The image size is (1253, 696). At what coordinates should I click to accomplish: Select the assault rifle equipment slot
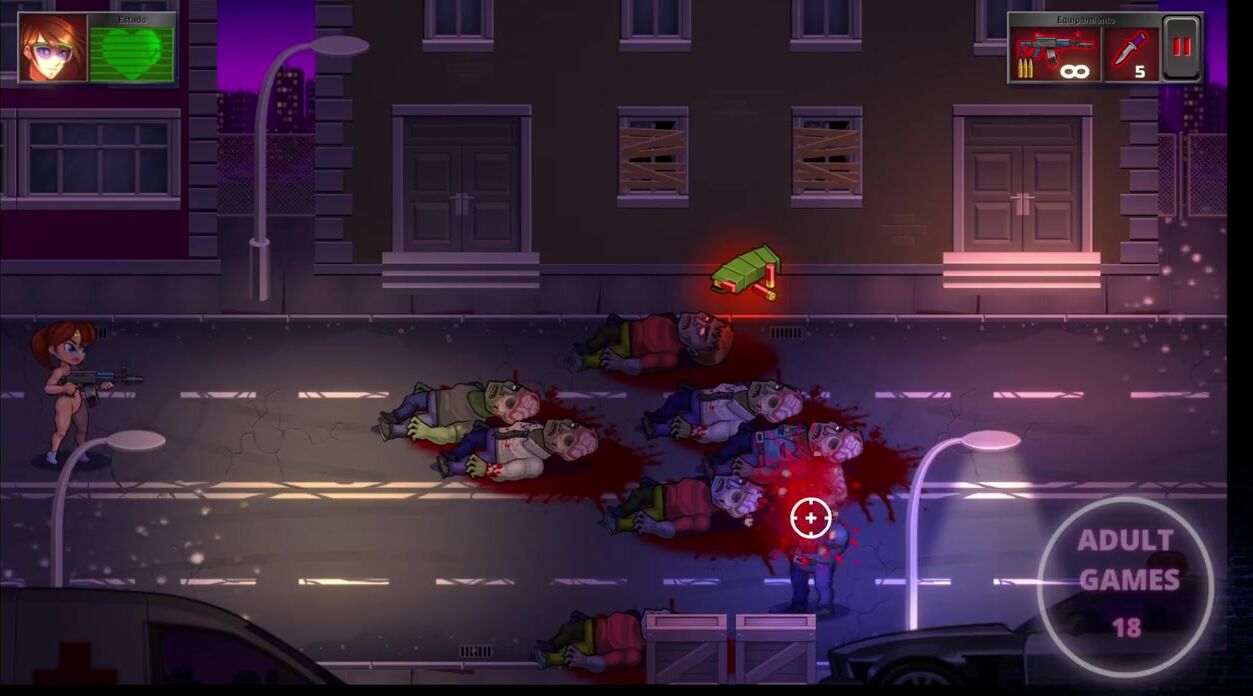(1055, 54)
